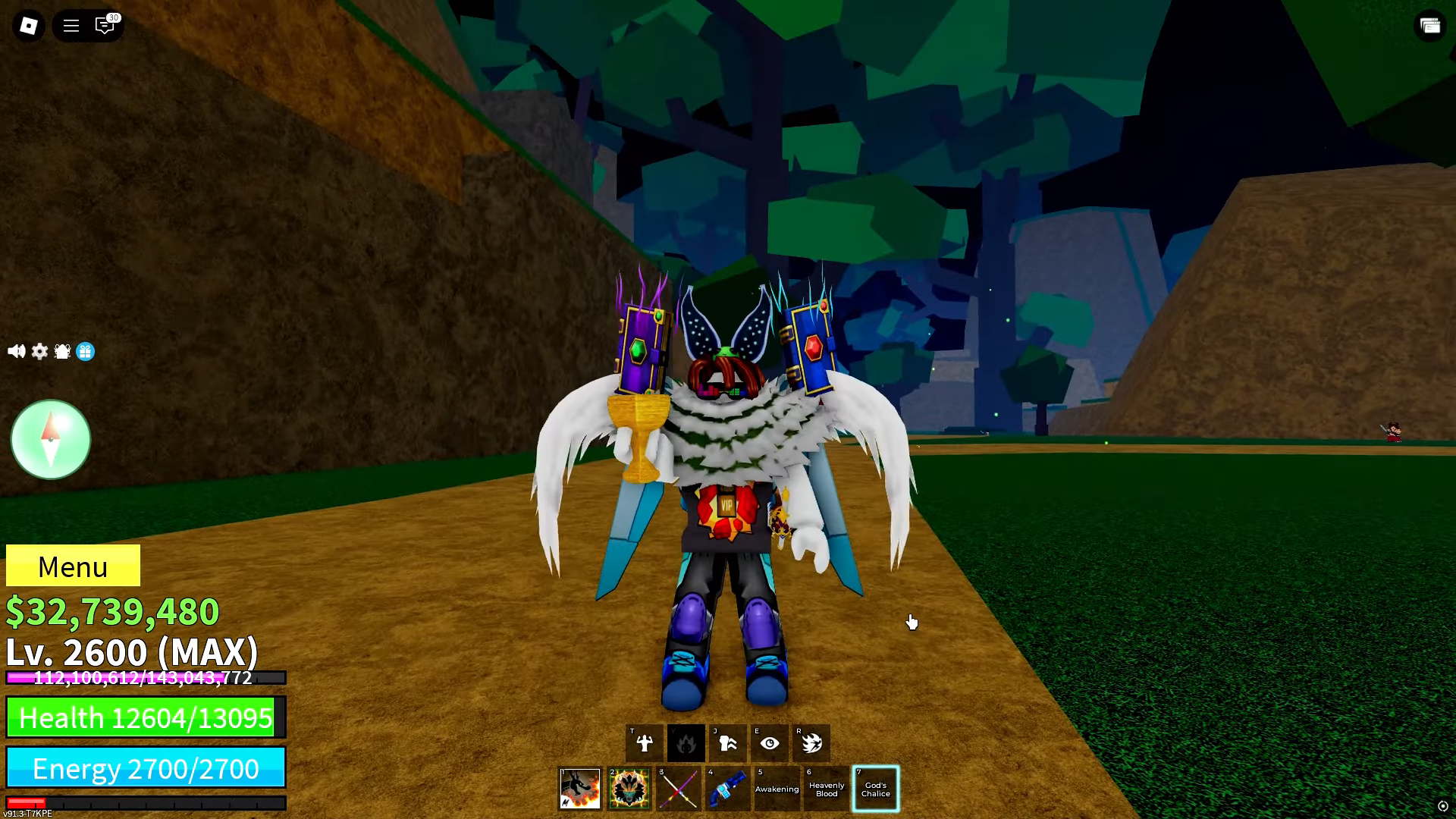The height and width of the screenshot is (819, 1456).
Task: Open the screen capture icon top right
Action: click(1430, 25)
